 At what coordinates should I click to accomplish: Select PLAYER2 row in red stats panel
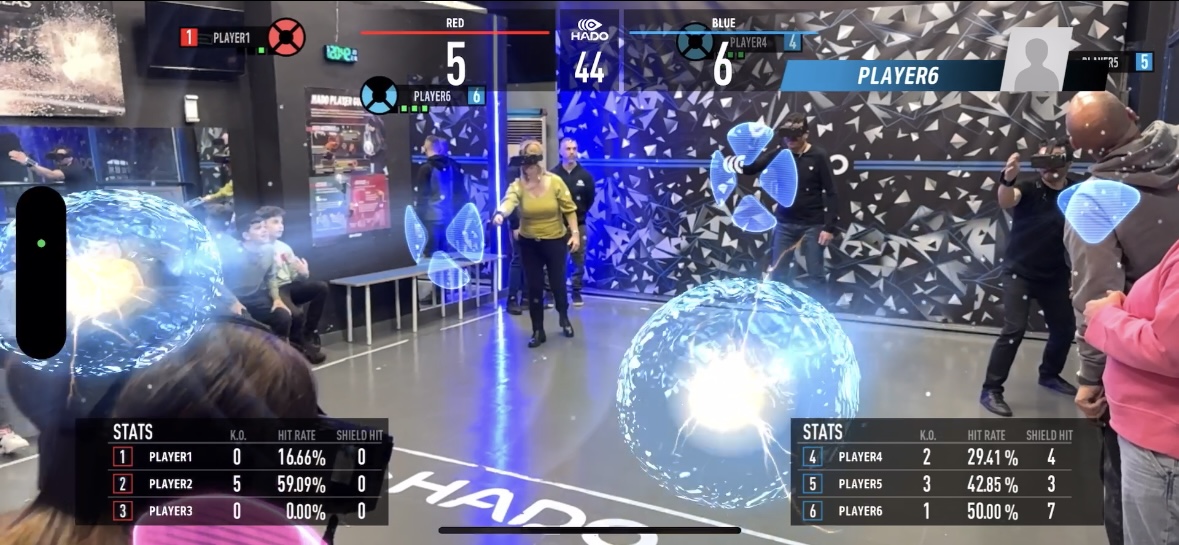pos(240,484)
